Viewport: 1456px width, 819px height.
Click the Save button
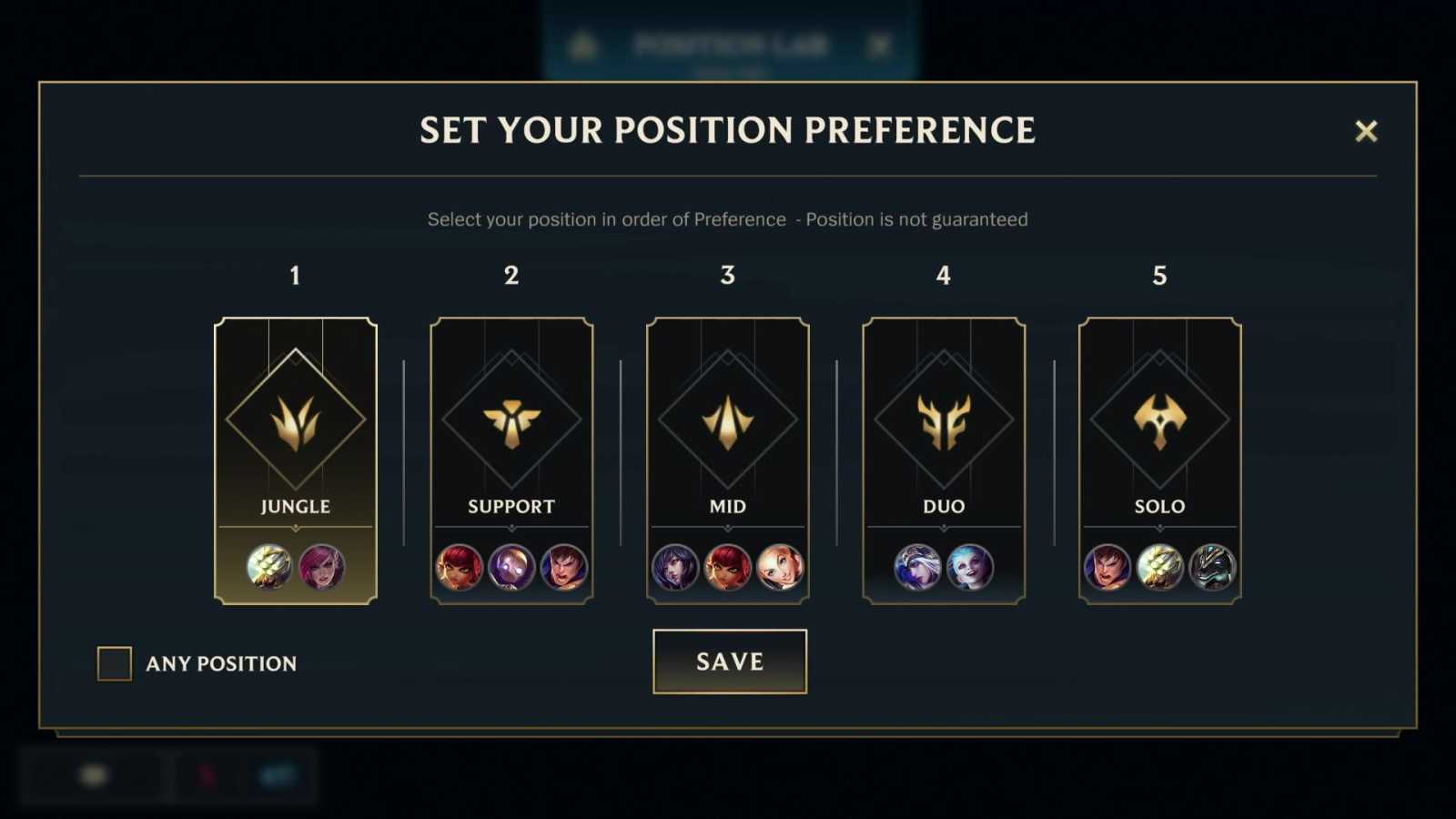tap(729, 662)
